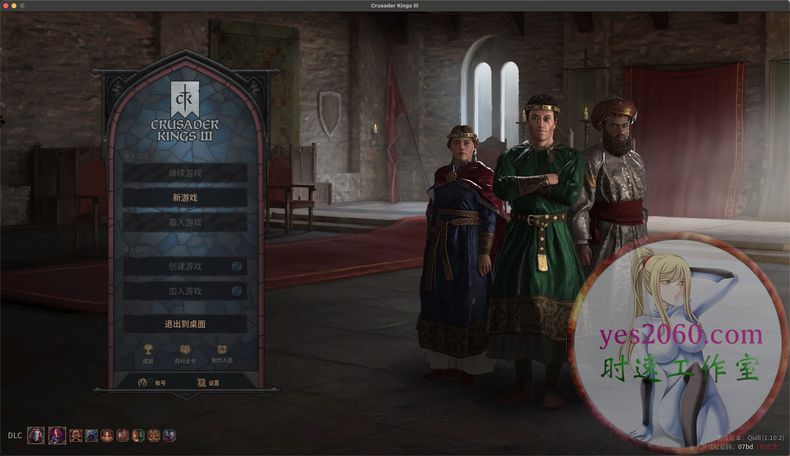
Task: Open the achievements trophy icon (成就)
Action: click(148, 352)
